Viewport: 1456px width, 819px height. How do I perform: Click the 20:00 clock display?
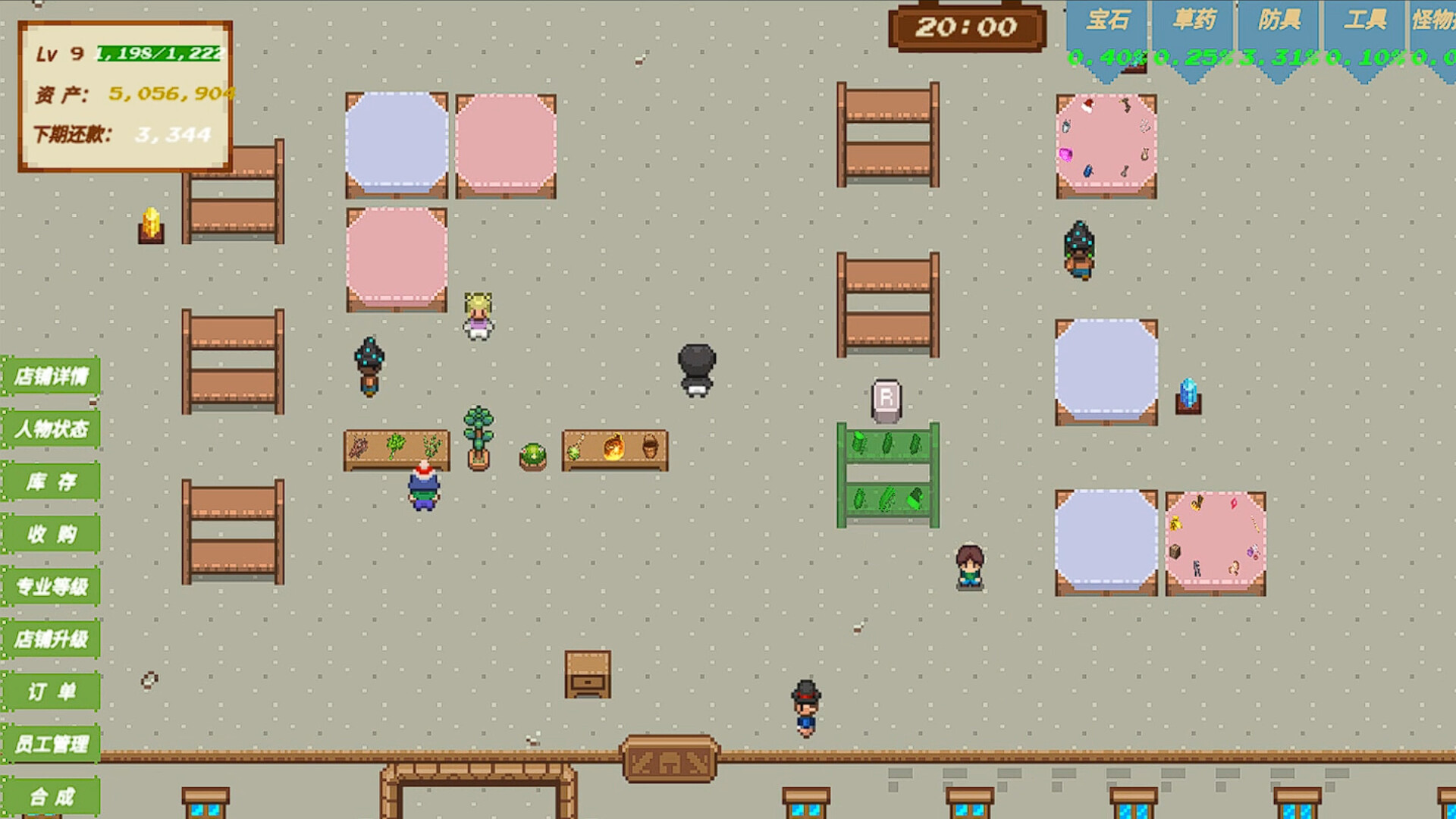964,27
